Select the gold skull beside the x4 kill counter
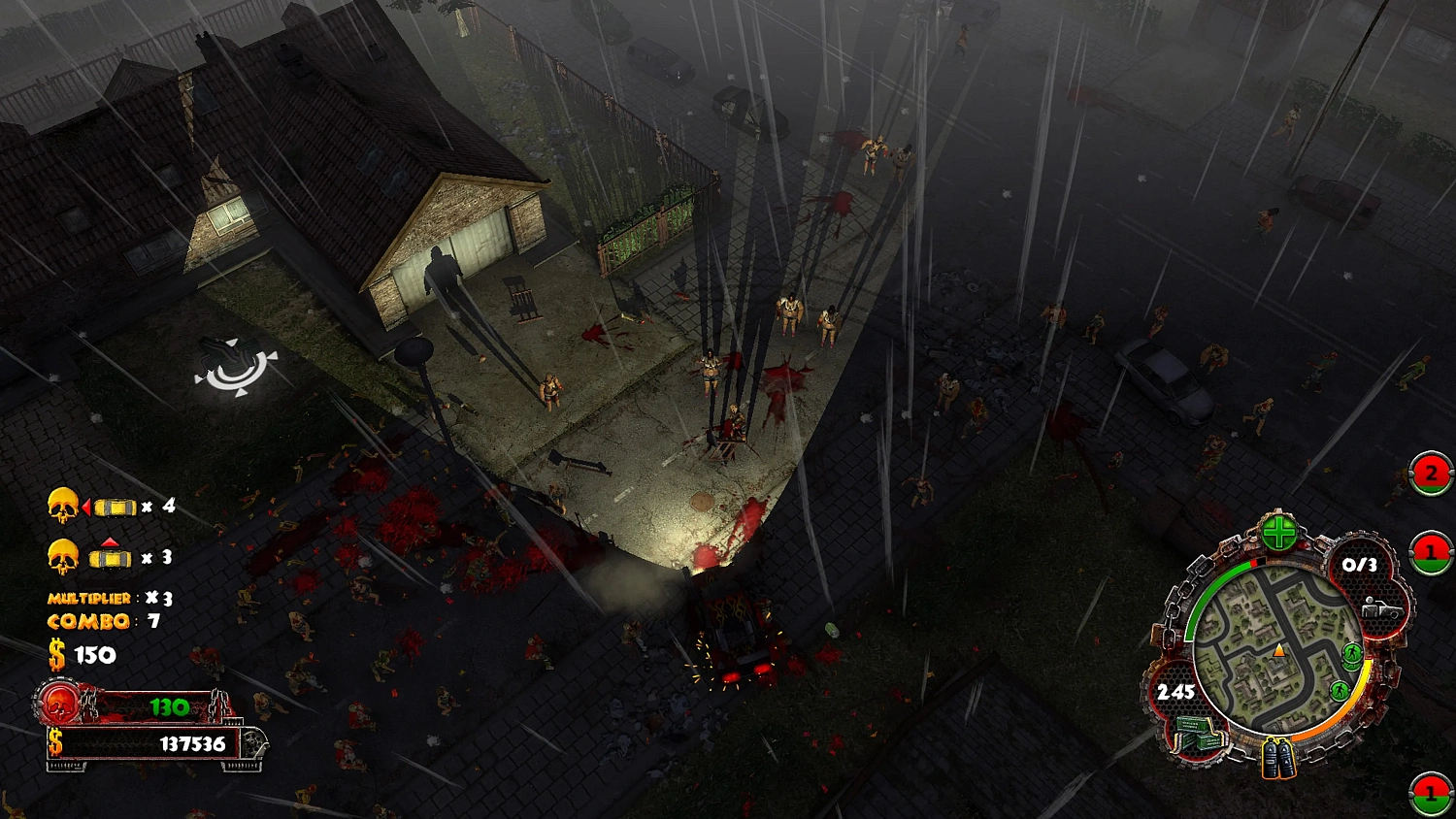 coord(62,505)
